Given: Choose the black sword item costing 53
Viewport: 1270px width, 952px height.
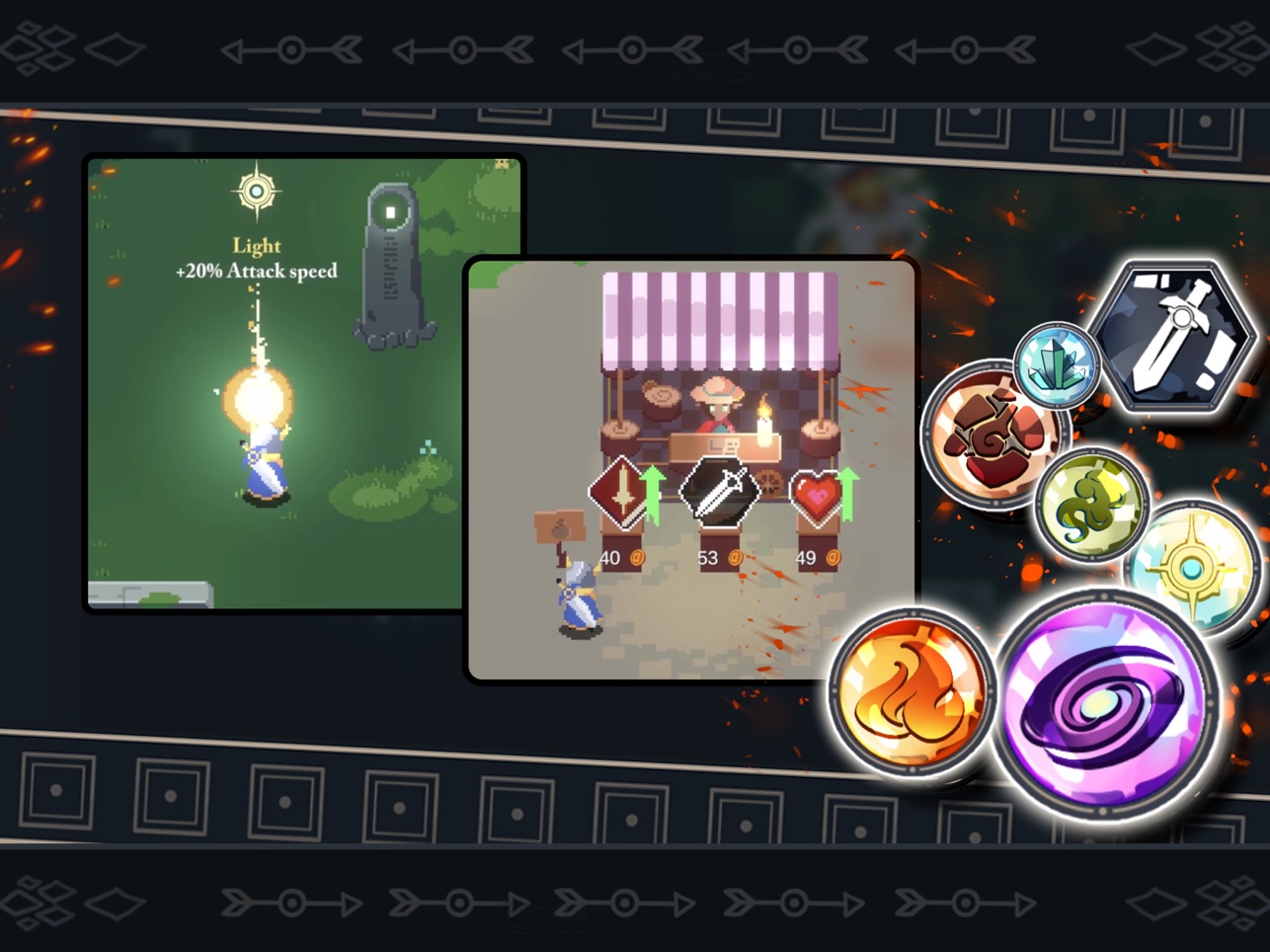Looking at the screenshot, I should click(720, 491).
